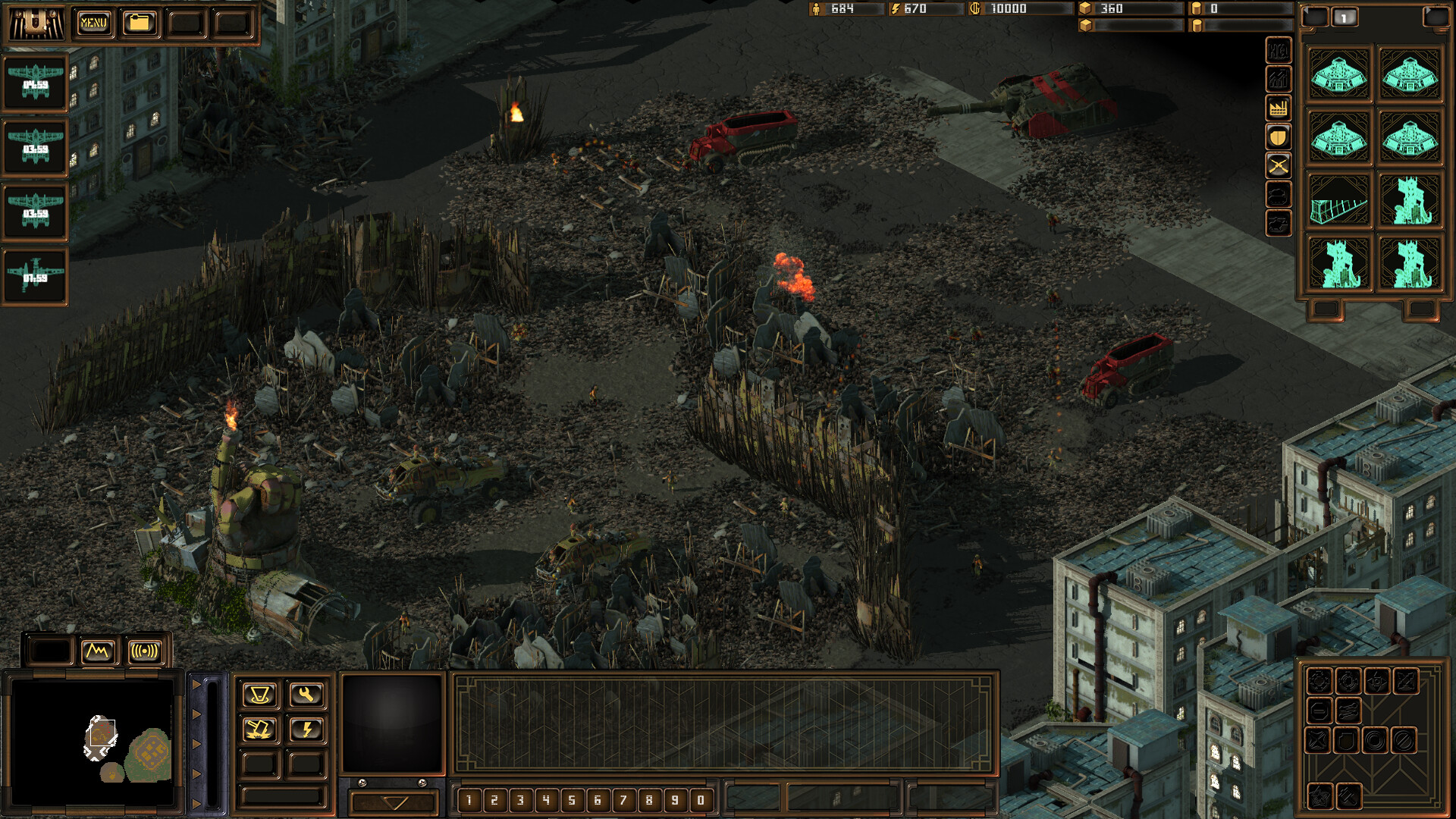
Task: Open the shield defense category on right sidebar
Action: click(1277, 137)
